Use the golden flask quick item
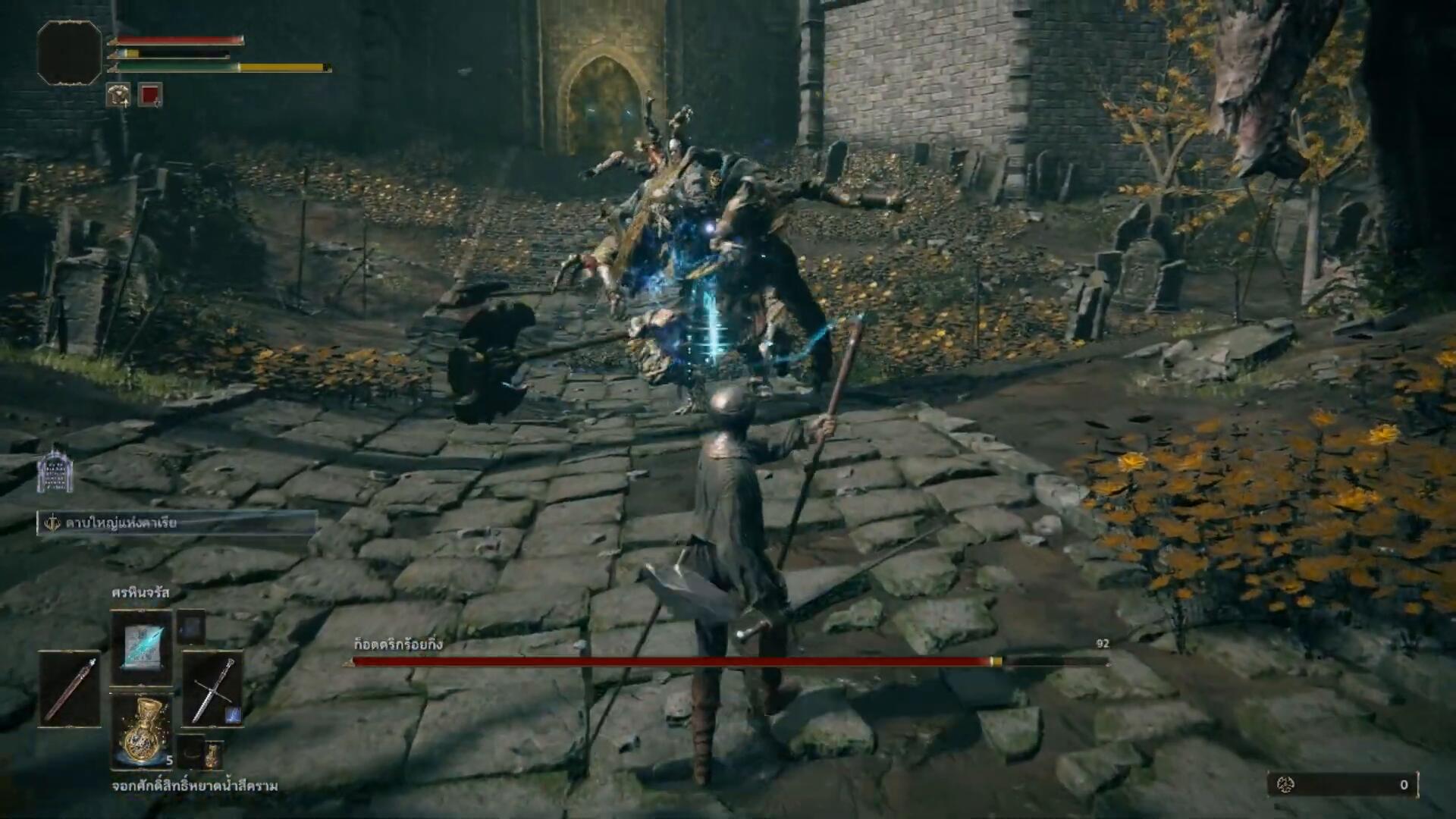 (x=142, y=732)
